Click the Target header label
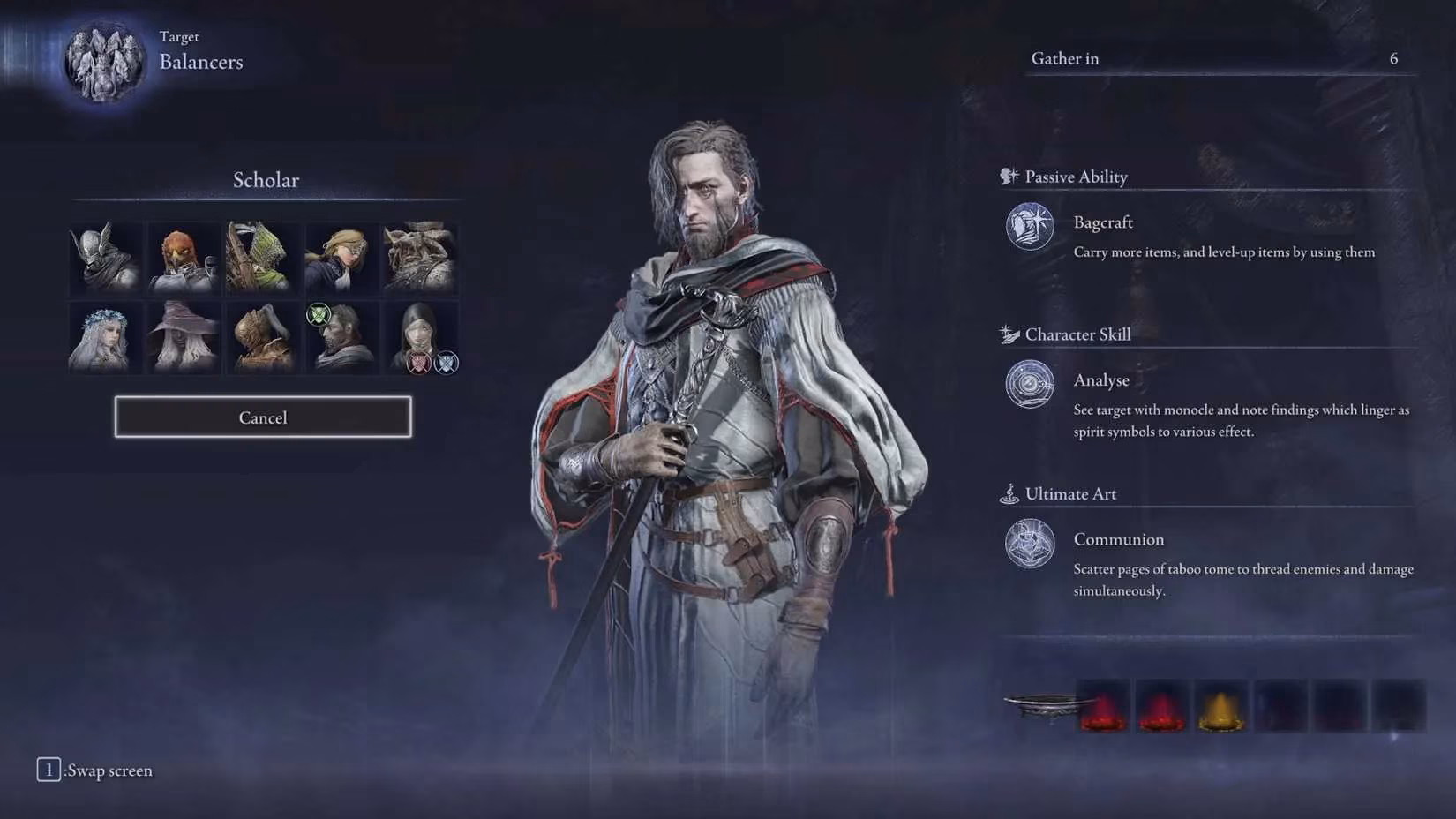The image size is (1456, 819). point(180,36)
